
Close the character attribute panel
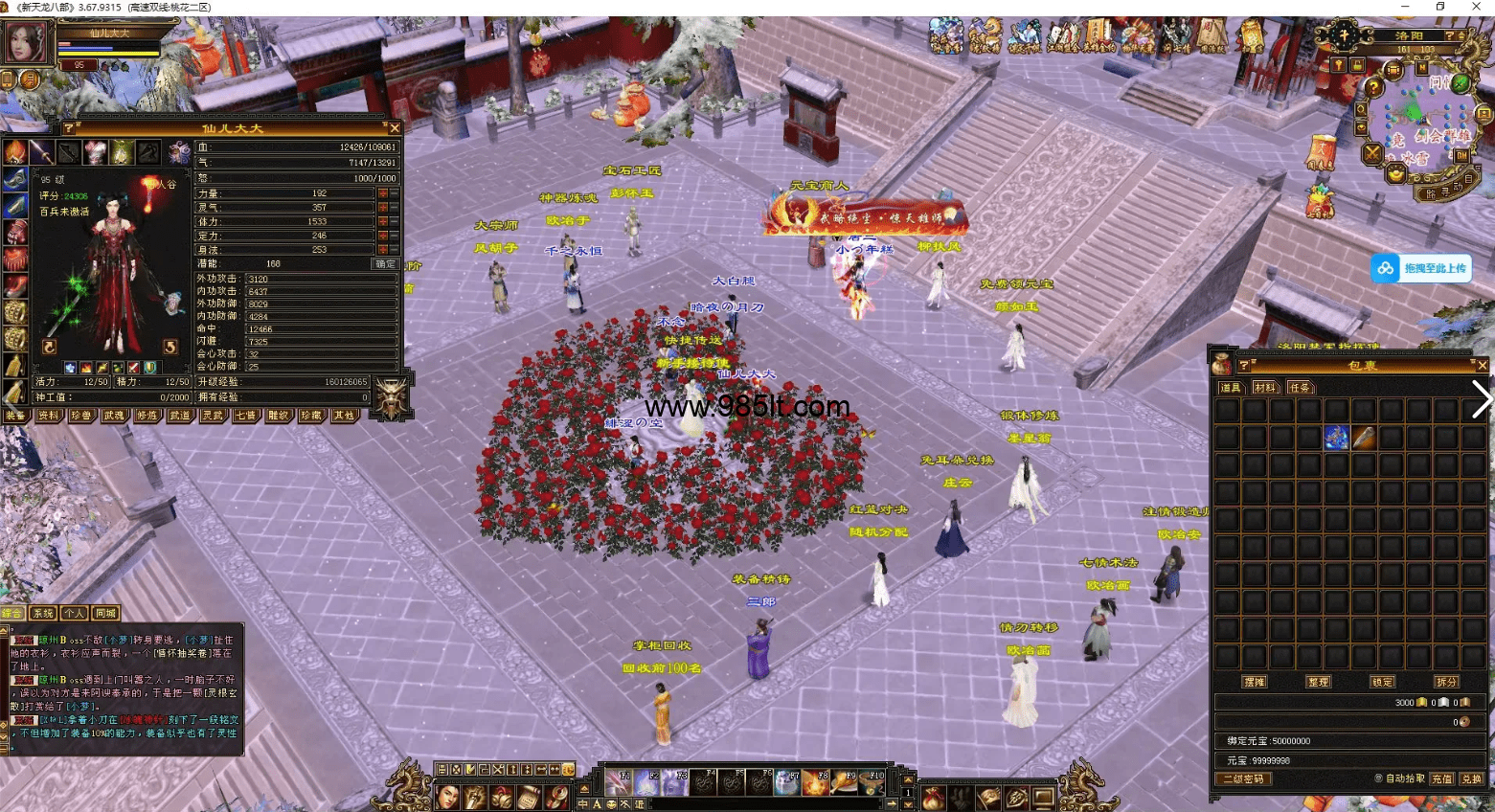coord(395,127)
